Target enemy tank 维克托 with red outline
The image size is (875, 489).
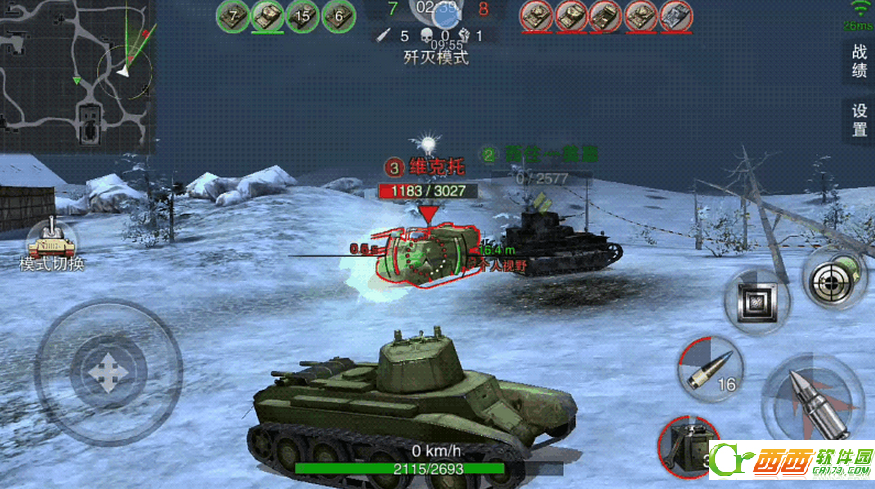coord(425,253)
